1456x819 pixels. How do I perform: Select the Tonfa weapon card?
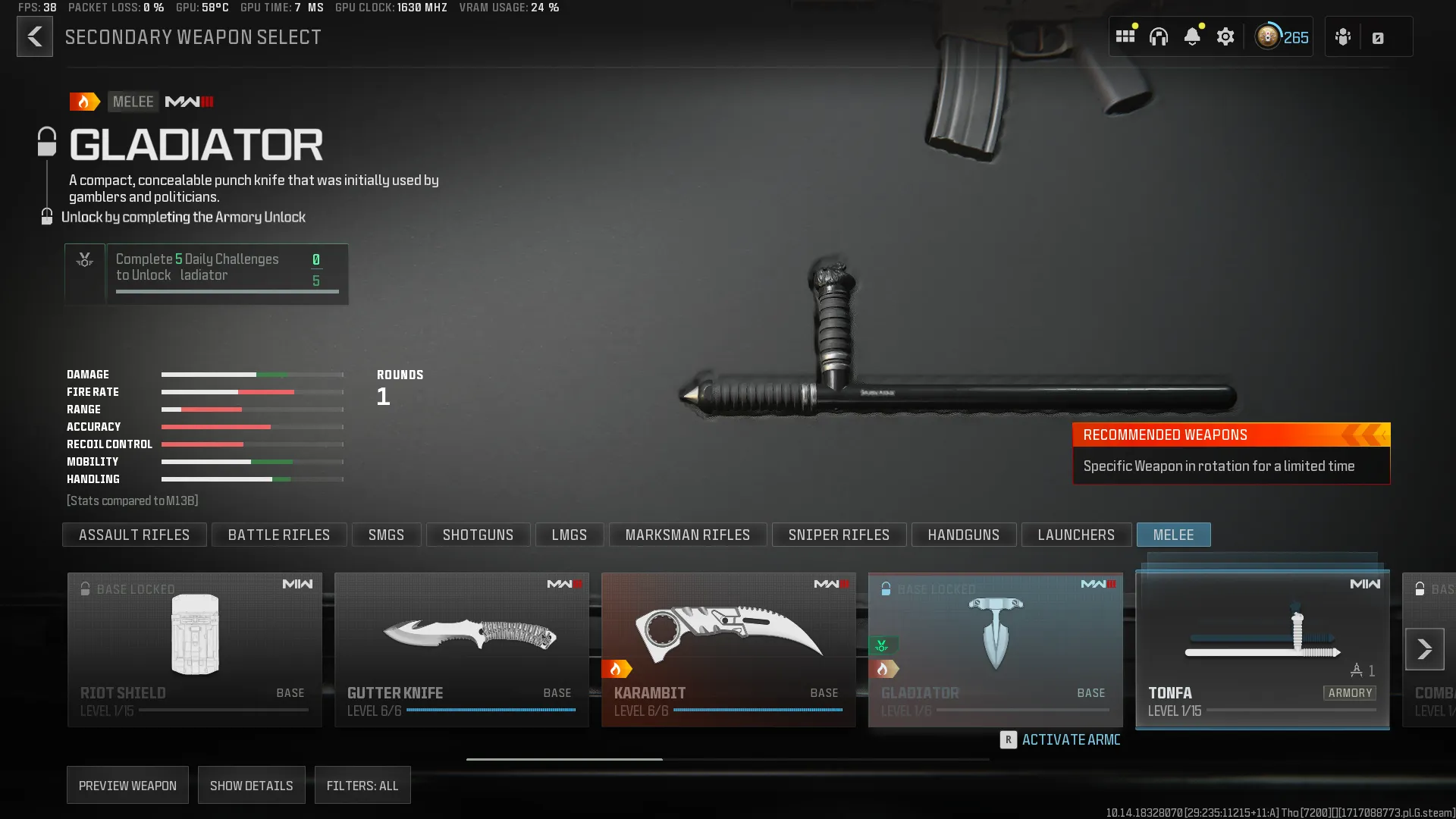pos(1261,649)
